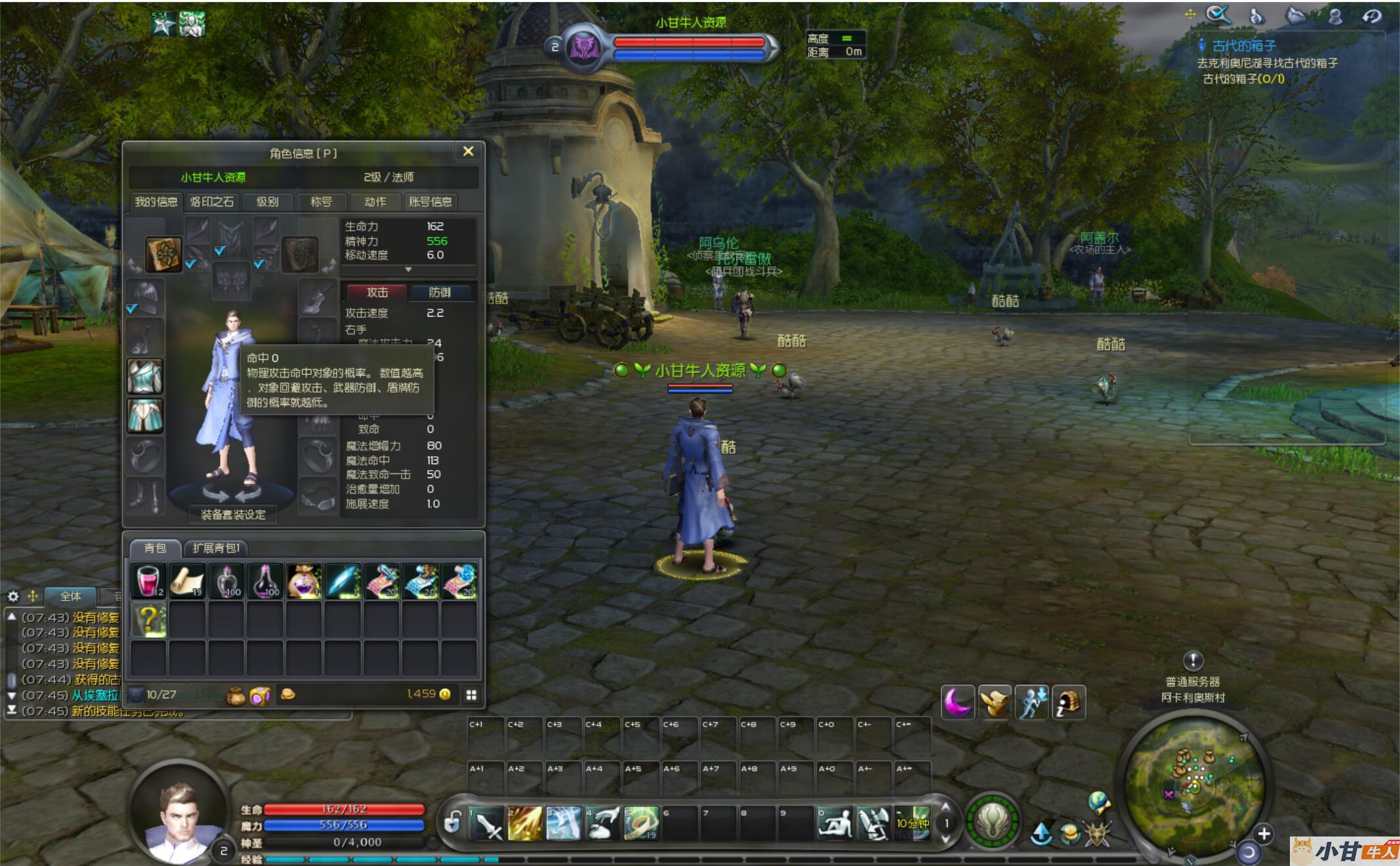Click the 装备套装设定 button
This screenshot has height=866, width=1400.
(x=233, y=515)
